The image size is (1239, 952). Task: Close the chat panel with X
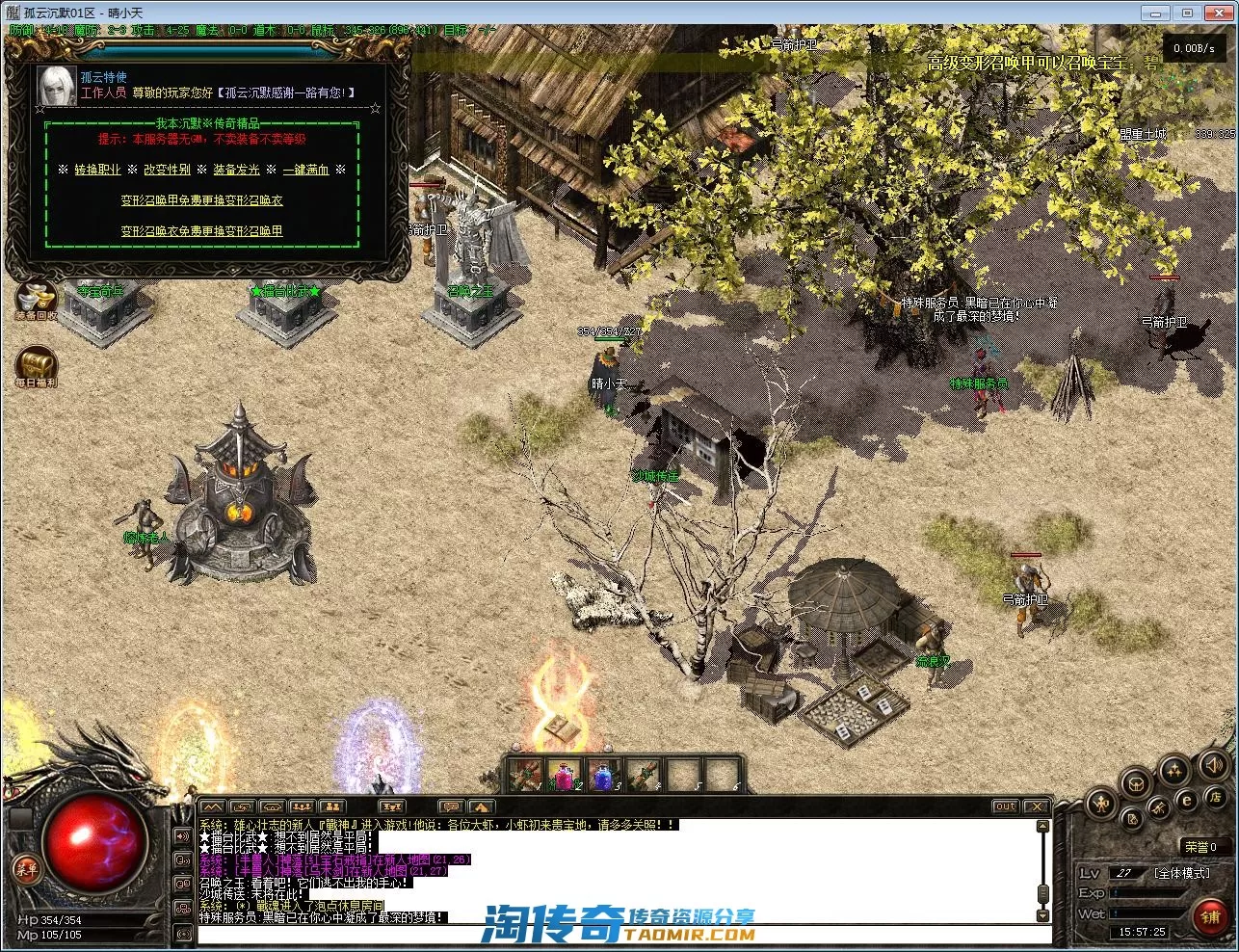[1036, 807]
